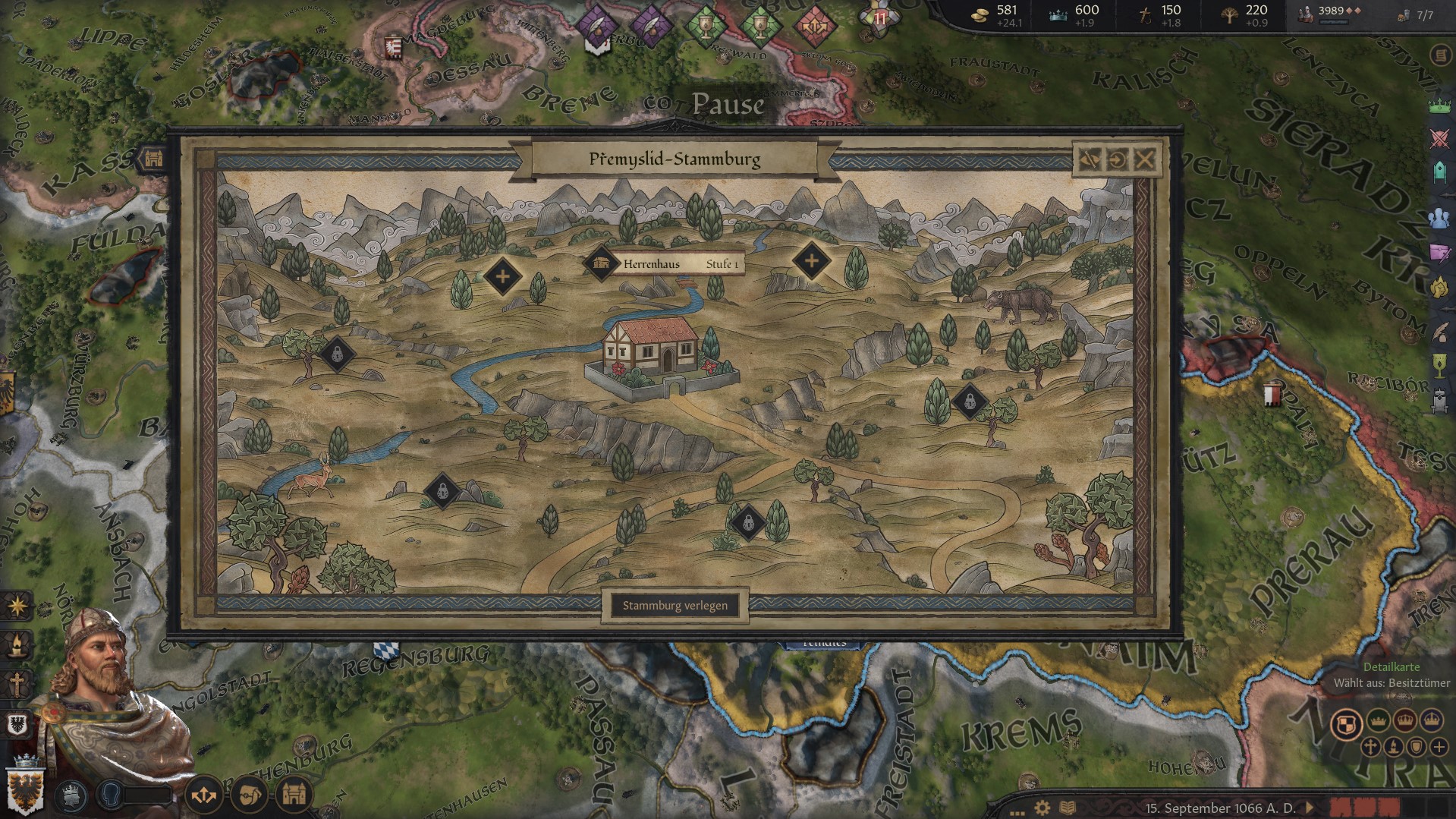Close the Přemyslid-Stammburg window
Screen dimensions: 1456x819
(1144, 159)
